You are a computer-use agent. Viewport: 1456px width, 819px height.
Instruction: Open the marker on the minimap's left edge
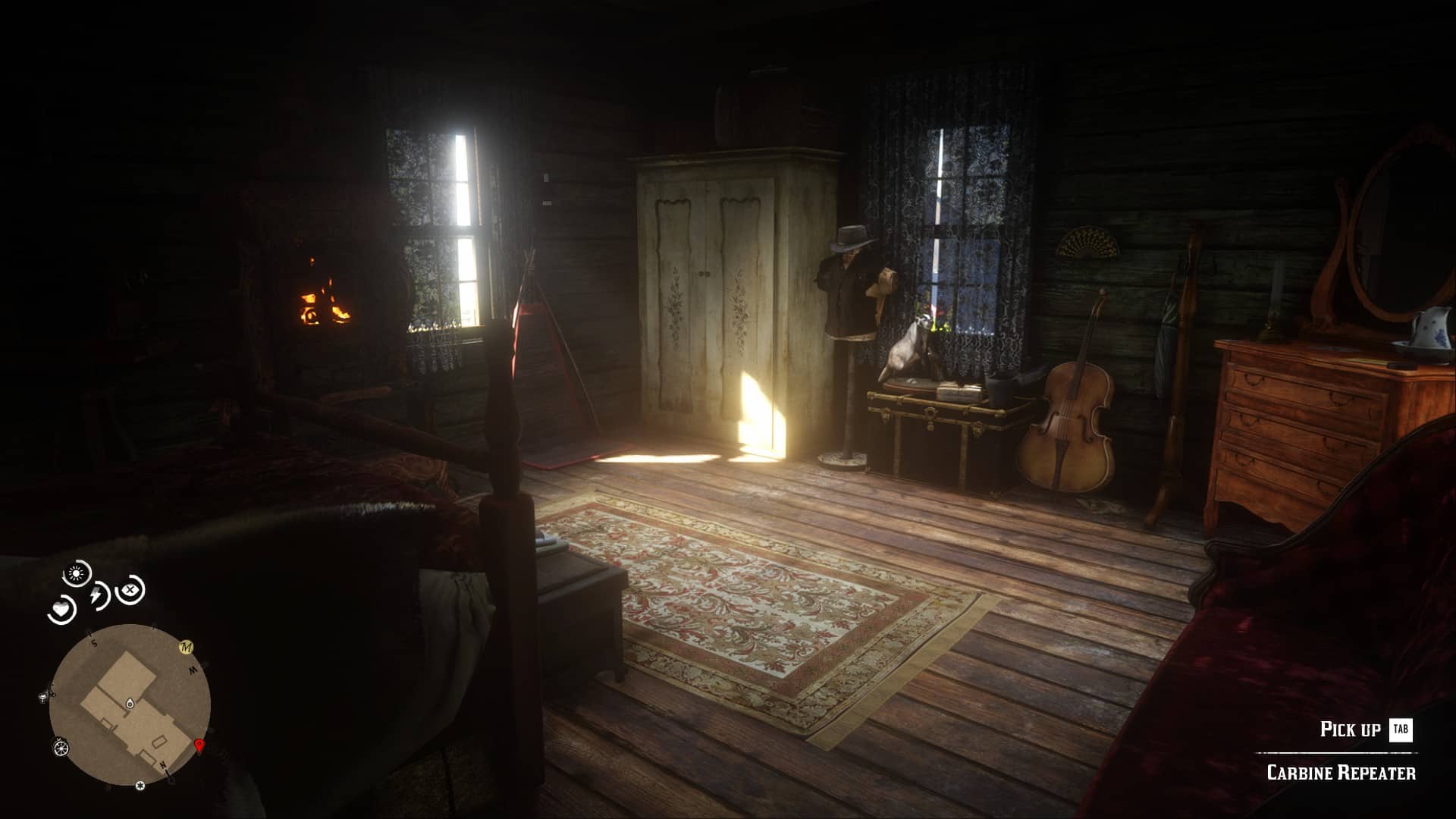43,697
